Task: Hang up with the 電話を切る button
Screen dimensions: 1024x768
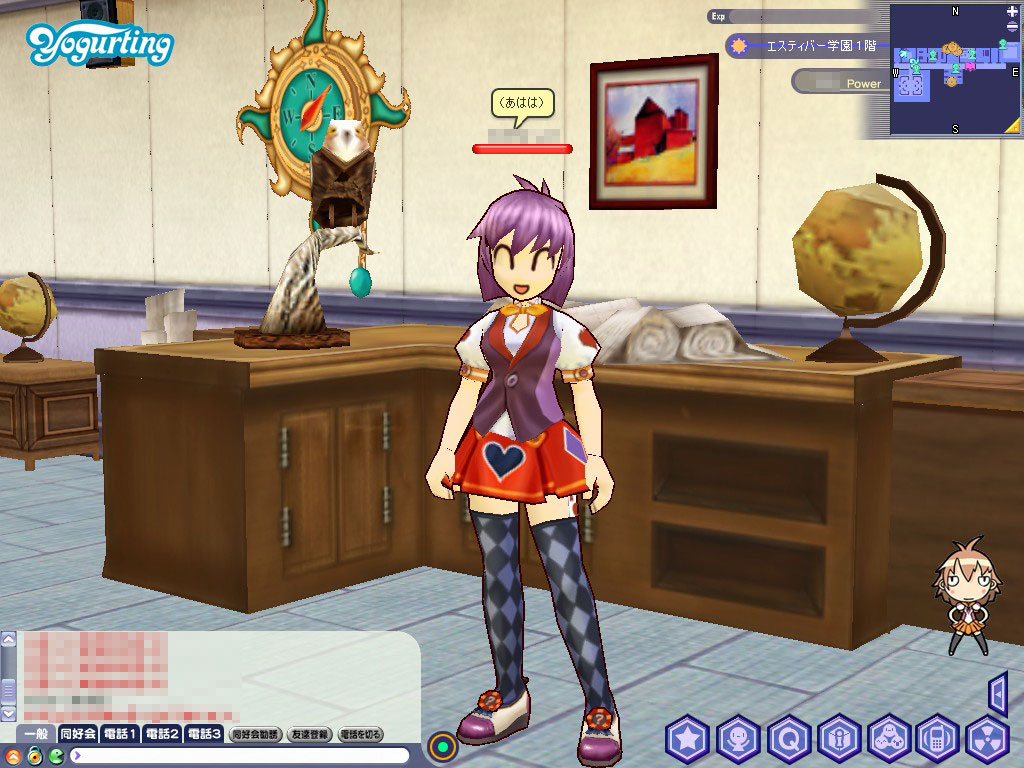Action: click(x=361, y=735)
